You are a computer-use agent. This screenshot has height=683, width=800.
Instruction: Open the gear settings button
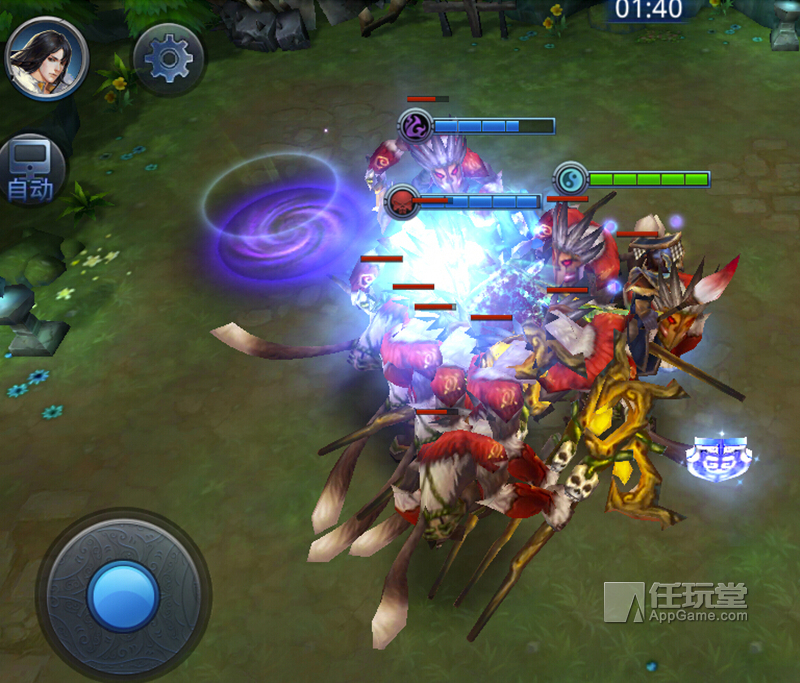click(x=168, y=60)
